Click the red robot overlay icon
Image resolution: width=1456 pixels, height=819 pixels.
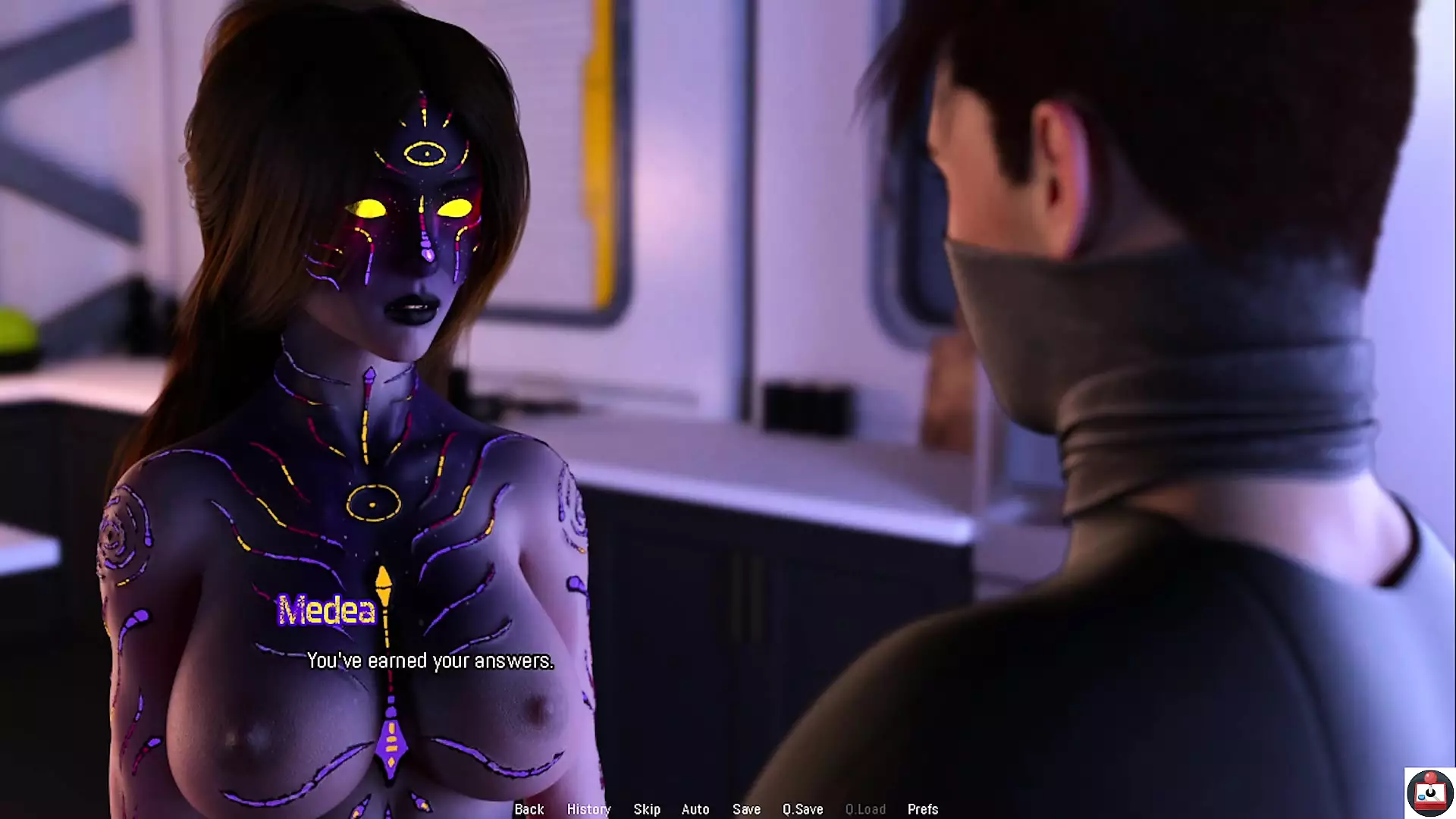(x=1429, y=792)
